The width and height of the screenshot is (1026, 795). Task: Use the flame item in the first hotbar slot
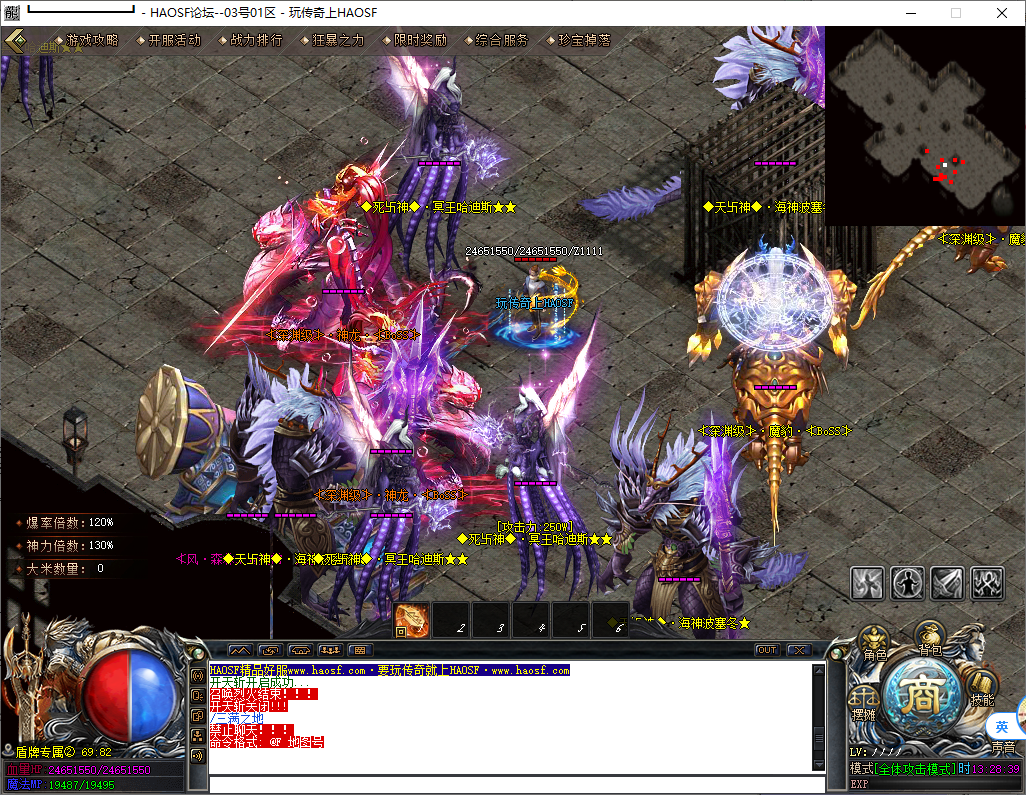point(412,620)
